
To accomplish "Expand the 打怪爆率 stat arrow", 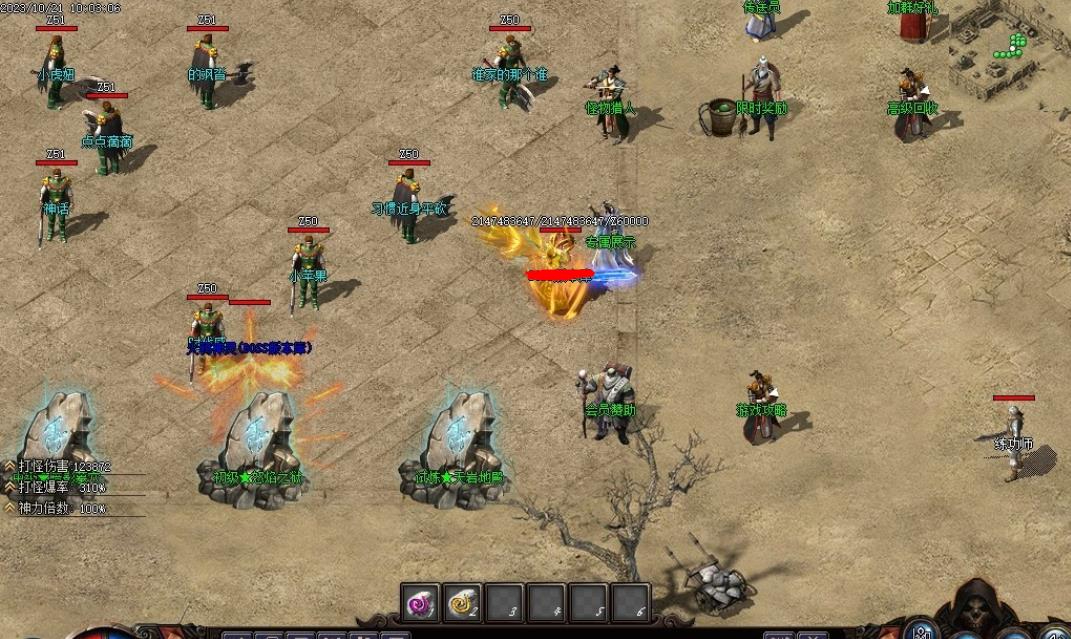I will tap(9, 487).
